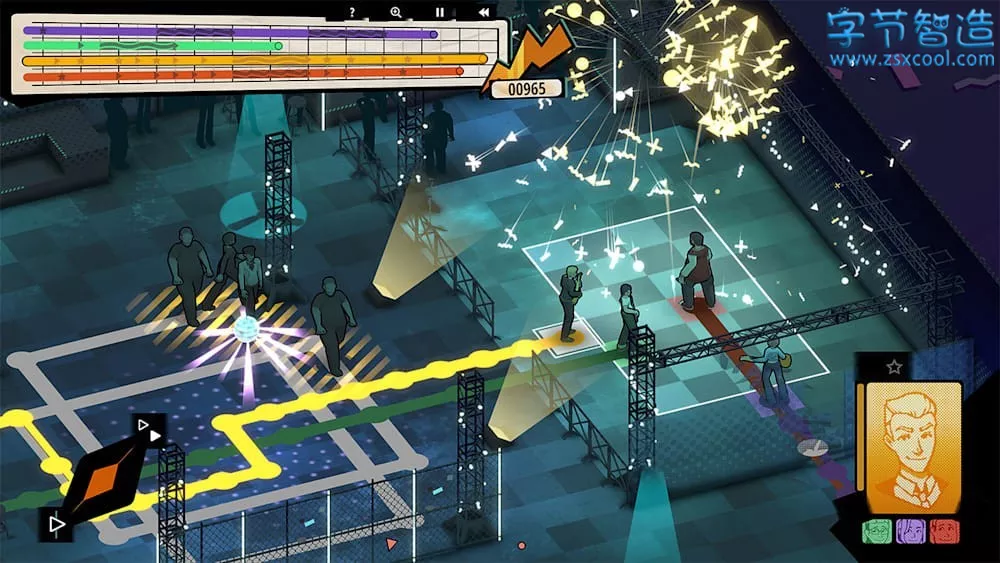The image size is (1000, 563).
Task: Switch to the red character portrait
Action: pos(943,531)
